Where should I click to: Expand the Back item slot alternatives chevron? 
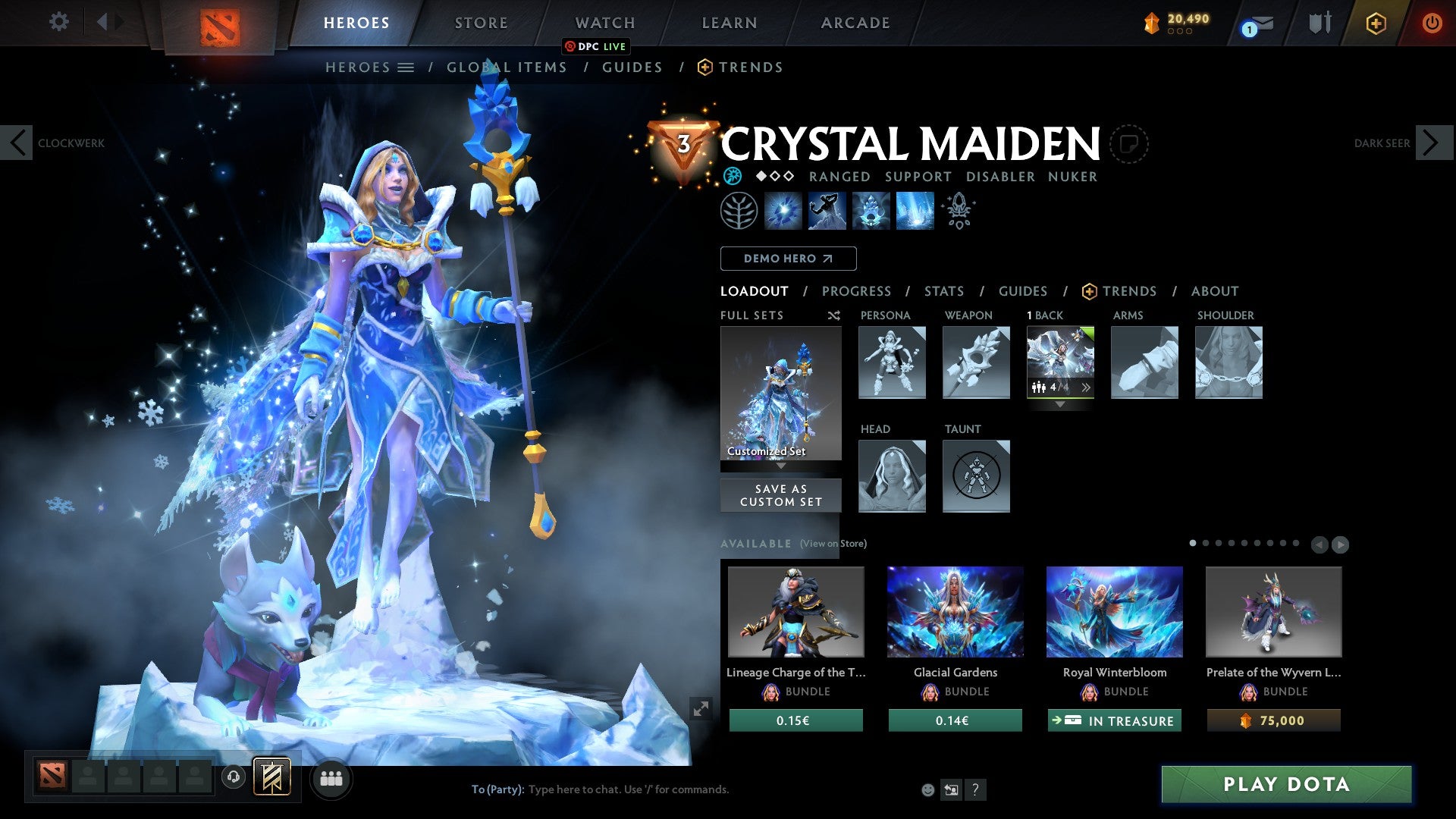click(1087, 388)
